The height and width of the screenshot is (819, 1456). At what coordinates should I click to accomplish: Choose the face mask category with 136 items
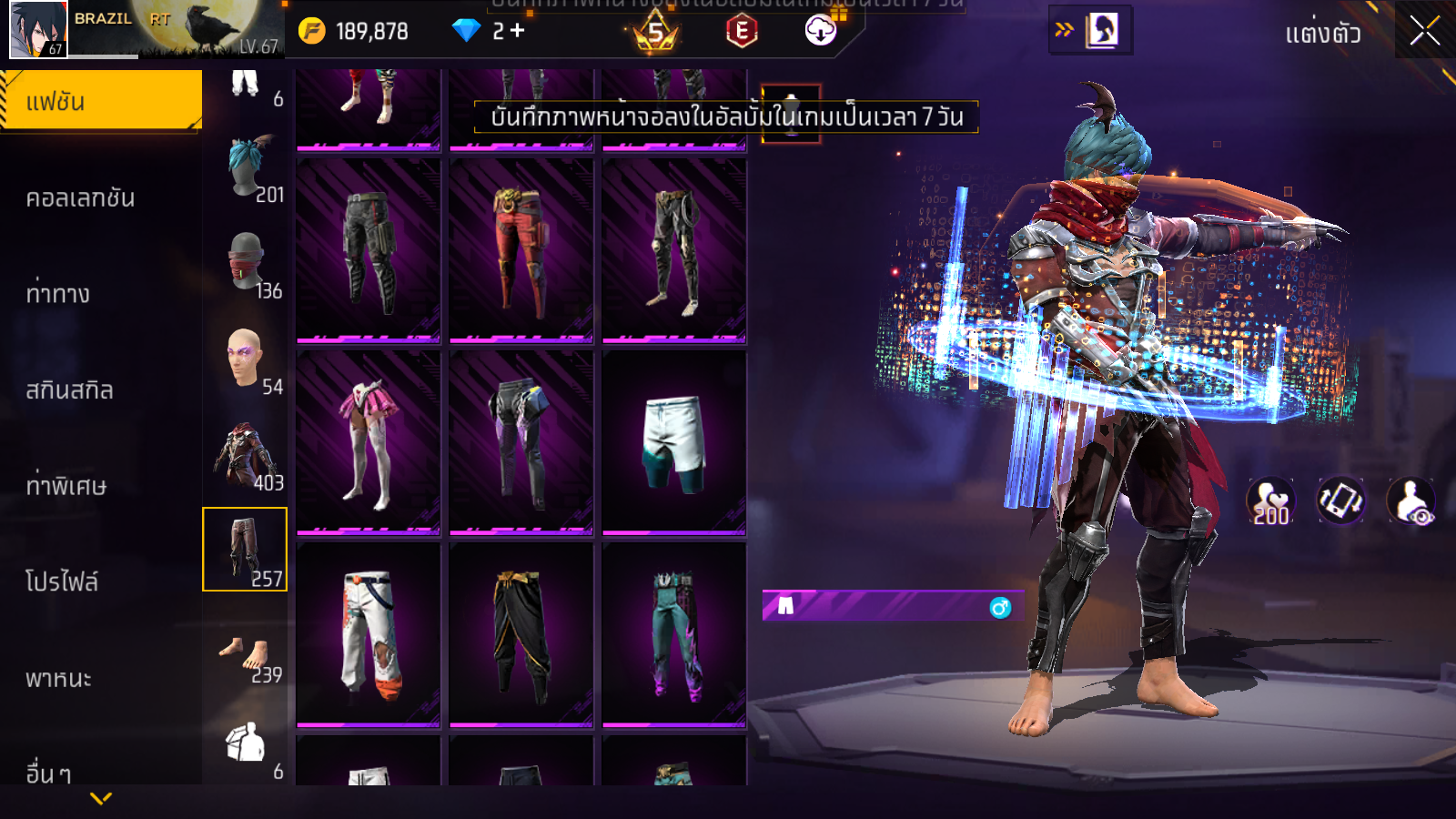(247, 264)
